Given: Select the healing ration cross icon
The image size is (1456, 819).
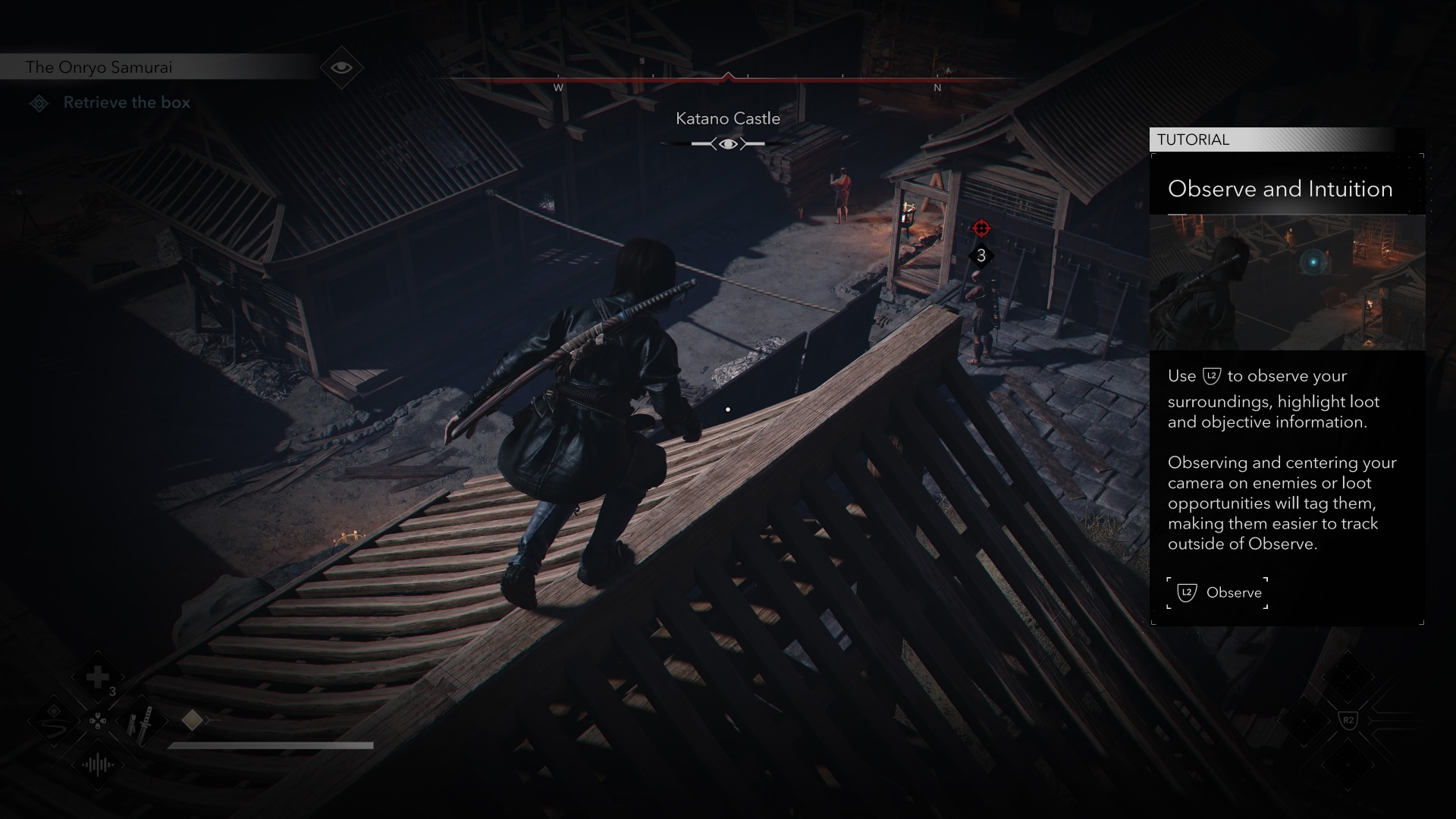Looking at the screenshot, I should (x=98, y=677).
